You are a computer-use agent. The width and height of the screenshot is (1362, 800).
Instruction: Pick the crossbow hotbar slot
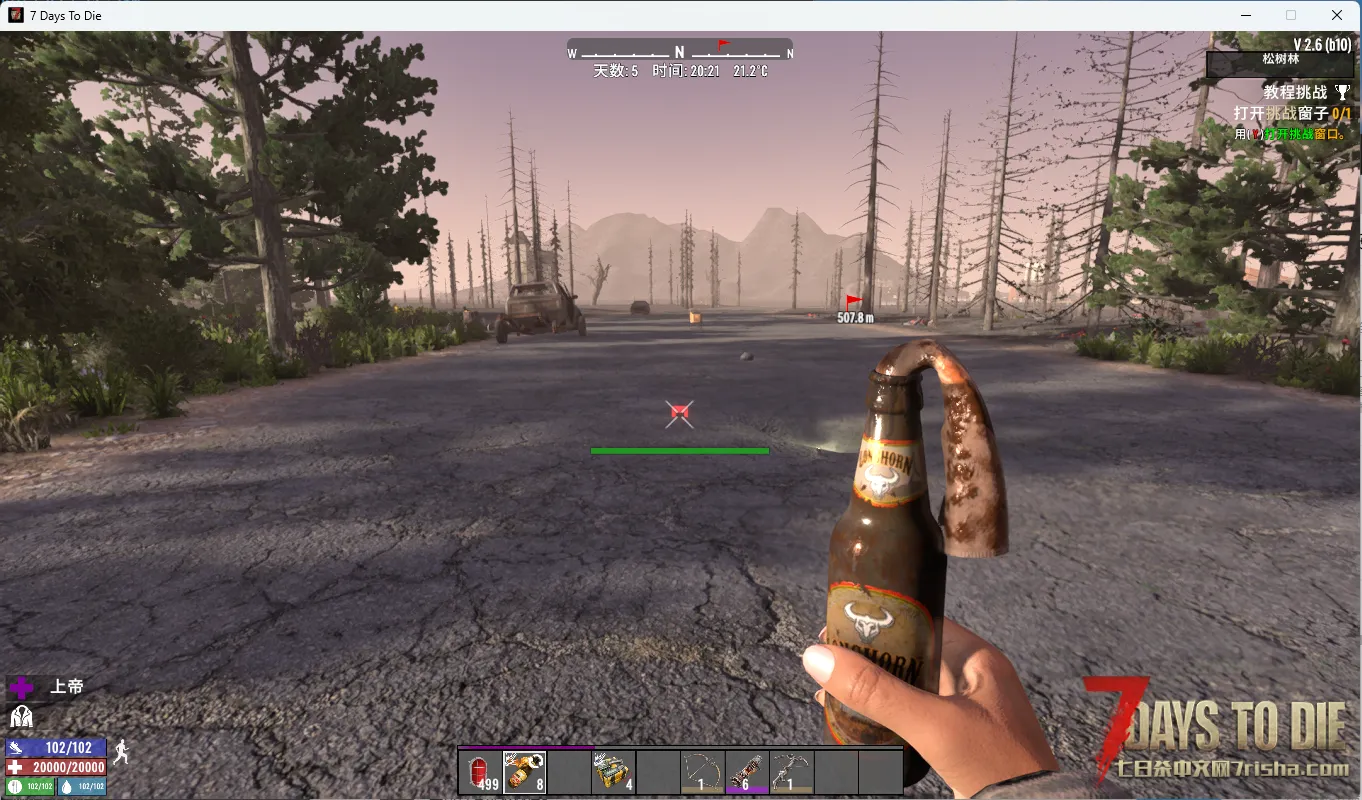click(x=790, y=772)
